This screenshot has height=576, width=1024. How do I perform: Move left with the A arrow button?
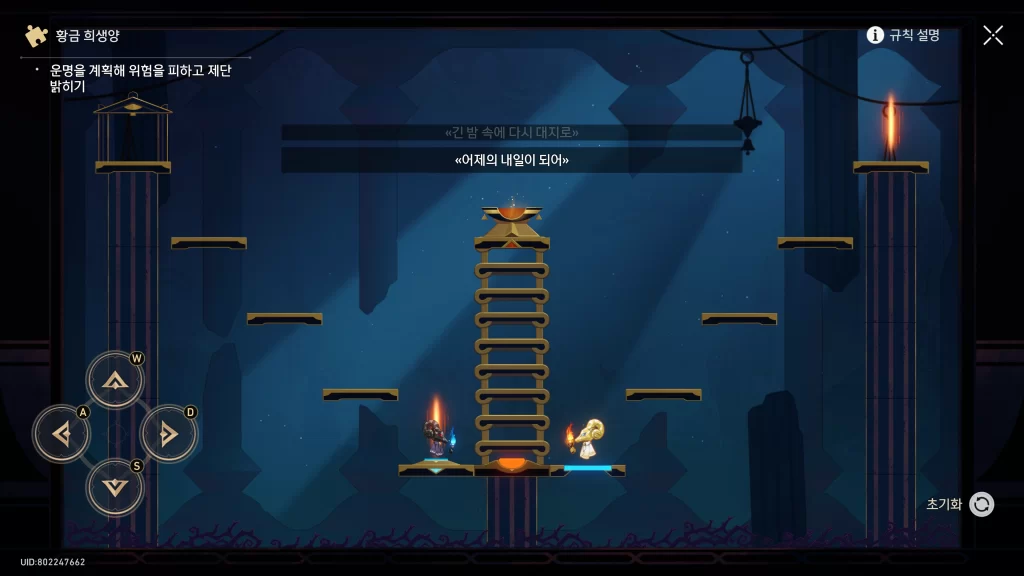coord(61,434)
